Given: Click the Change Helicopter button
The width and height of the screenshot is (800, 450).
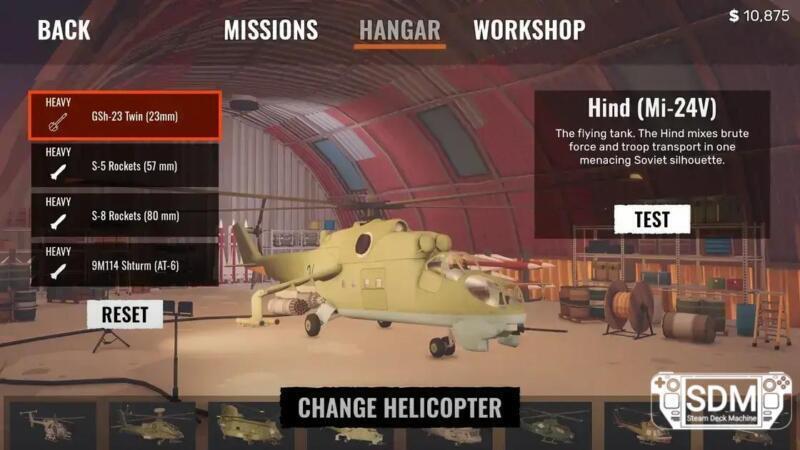Looking at the screenshot, I should coord(400,407).
